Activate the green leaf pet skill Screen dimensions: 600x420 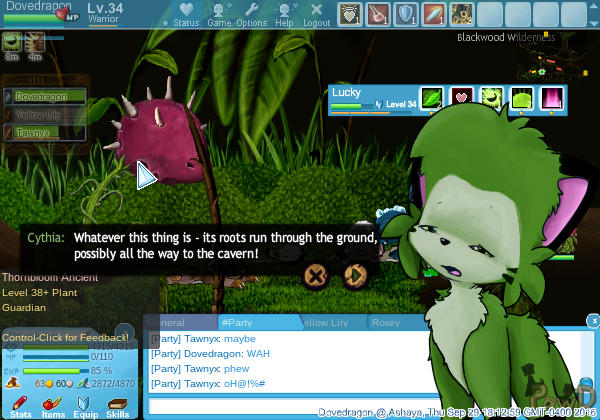431,98
